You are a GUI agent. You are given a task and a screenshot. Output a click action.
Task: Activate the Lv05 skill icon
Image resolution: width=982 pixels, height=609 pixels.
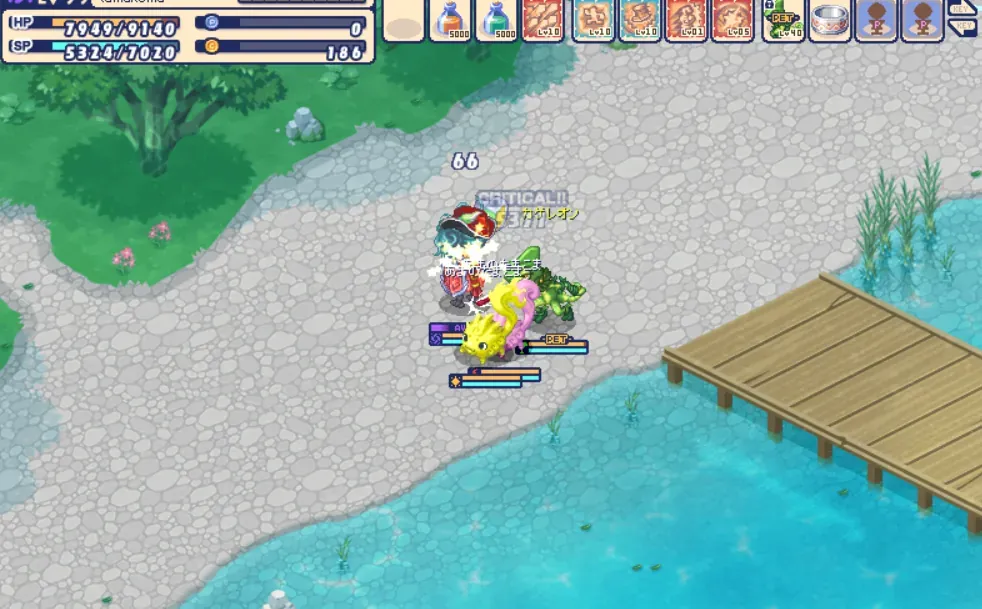coord(733,20)
